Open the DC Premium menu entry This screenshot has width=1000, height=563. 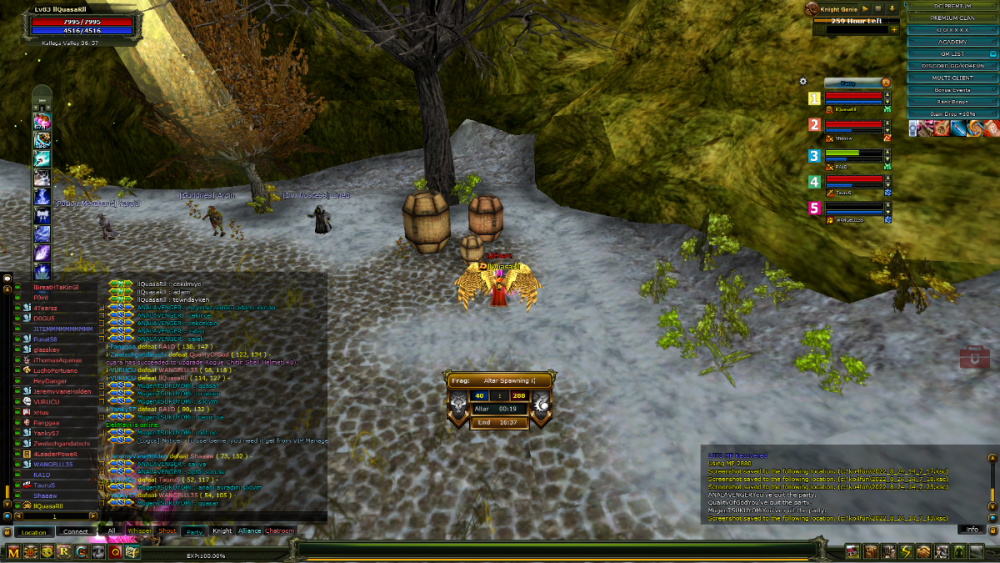952,6
